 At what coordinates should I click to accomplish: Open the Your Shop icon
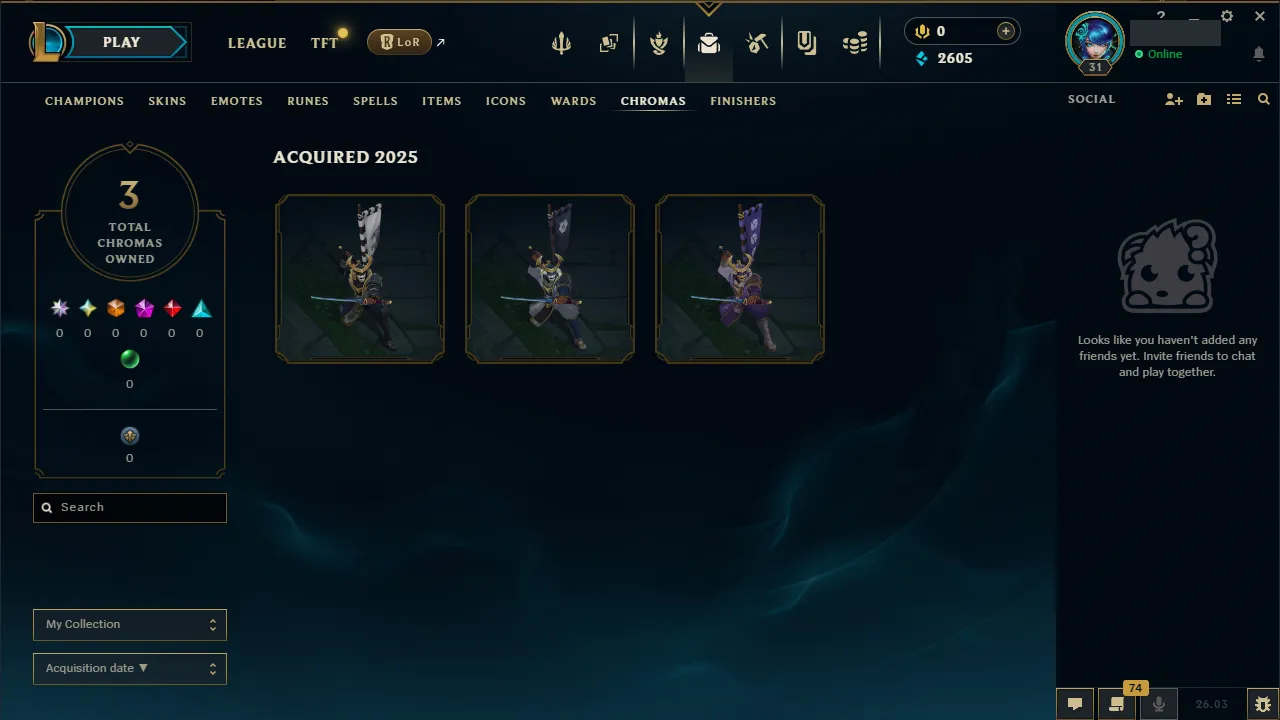pyautogui.click(x=807, y=42)
